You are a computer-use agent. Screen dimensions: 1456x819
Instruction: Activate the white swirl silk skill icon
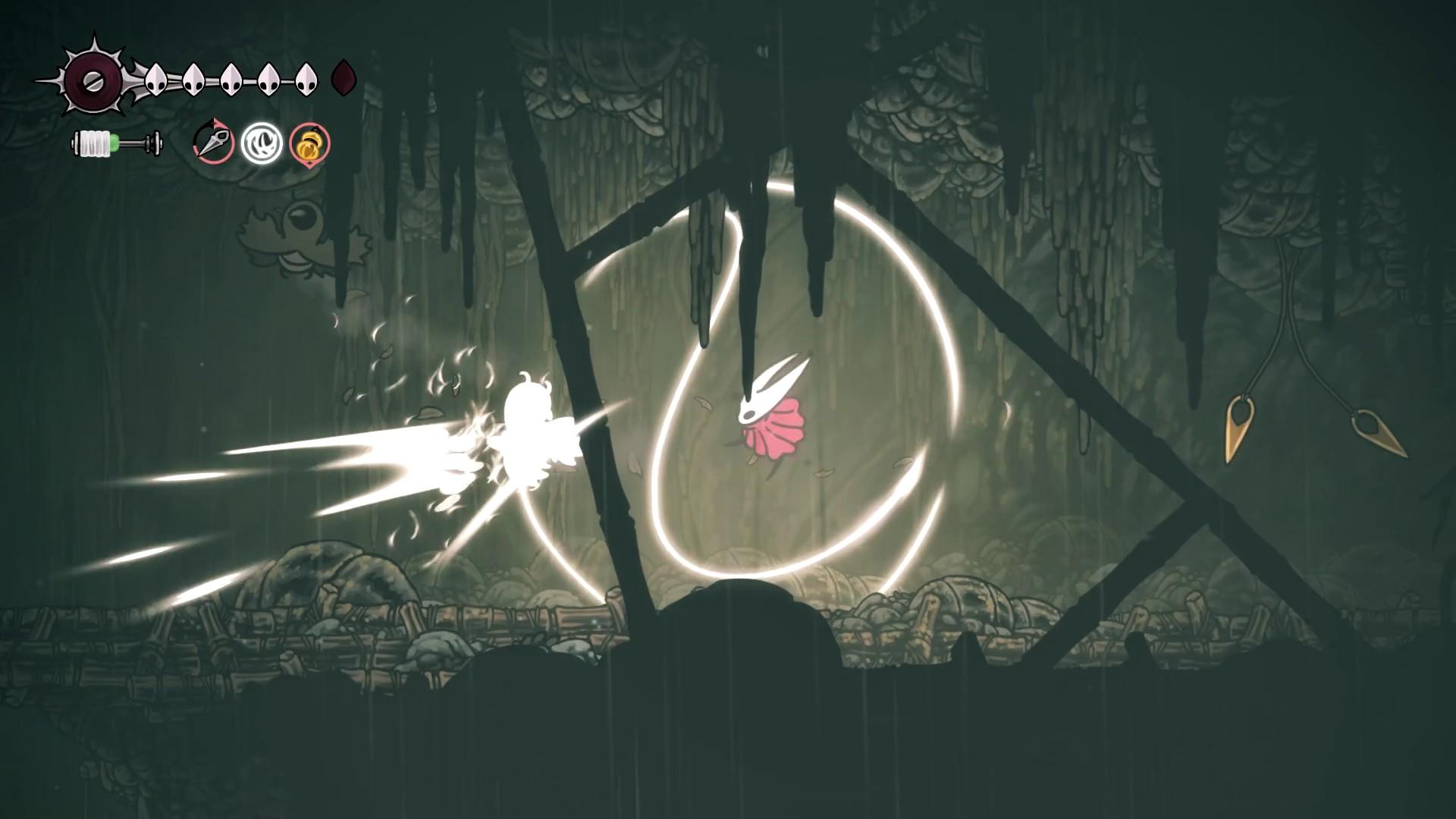click(x=262, y=143)
